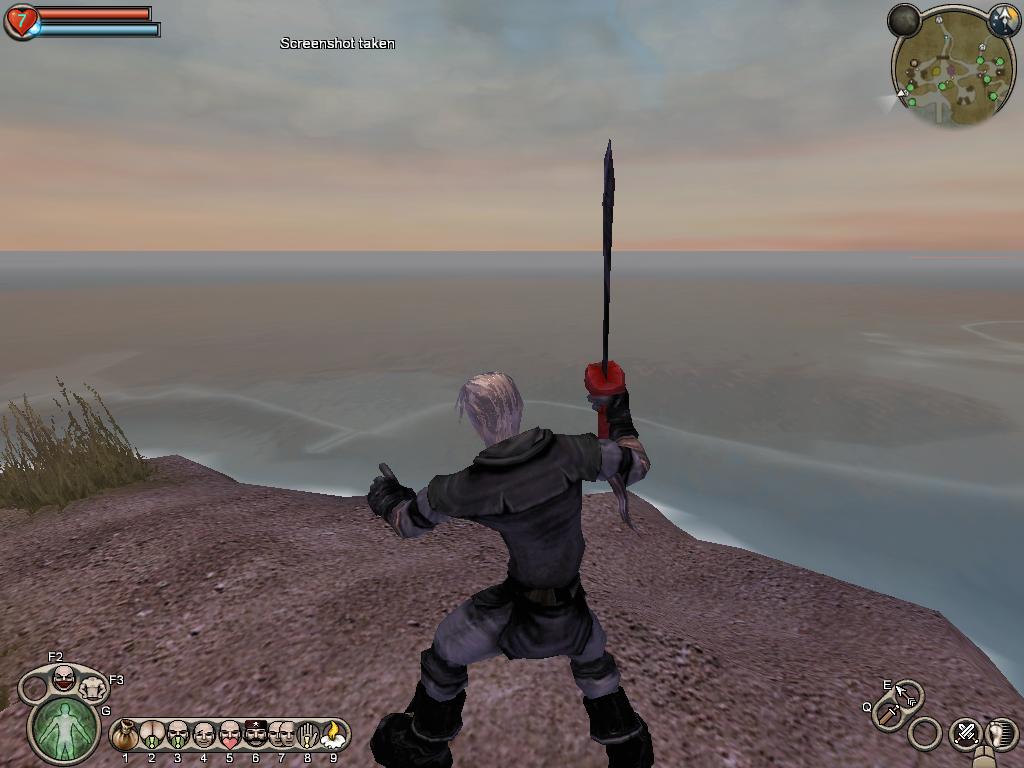Select the dark orb beside the minimap
This screenshot has width=1024, height=768.
[x=904, y=20]
